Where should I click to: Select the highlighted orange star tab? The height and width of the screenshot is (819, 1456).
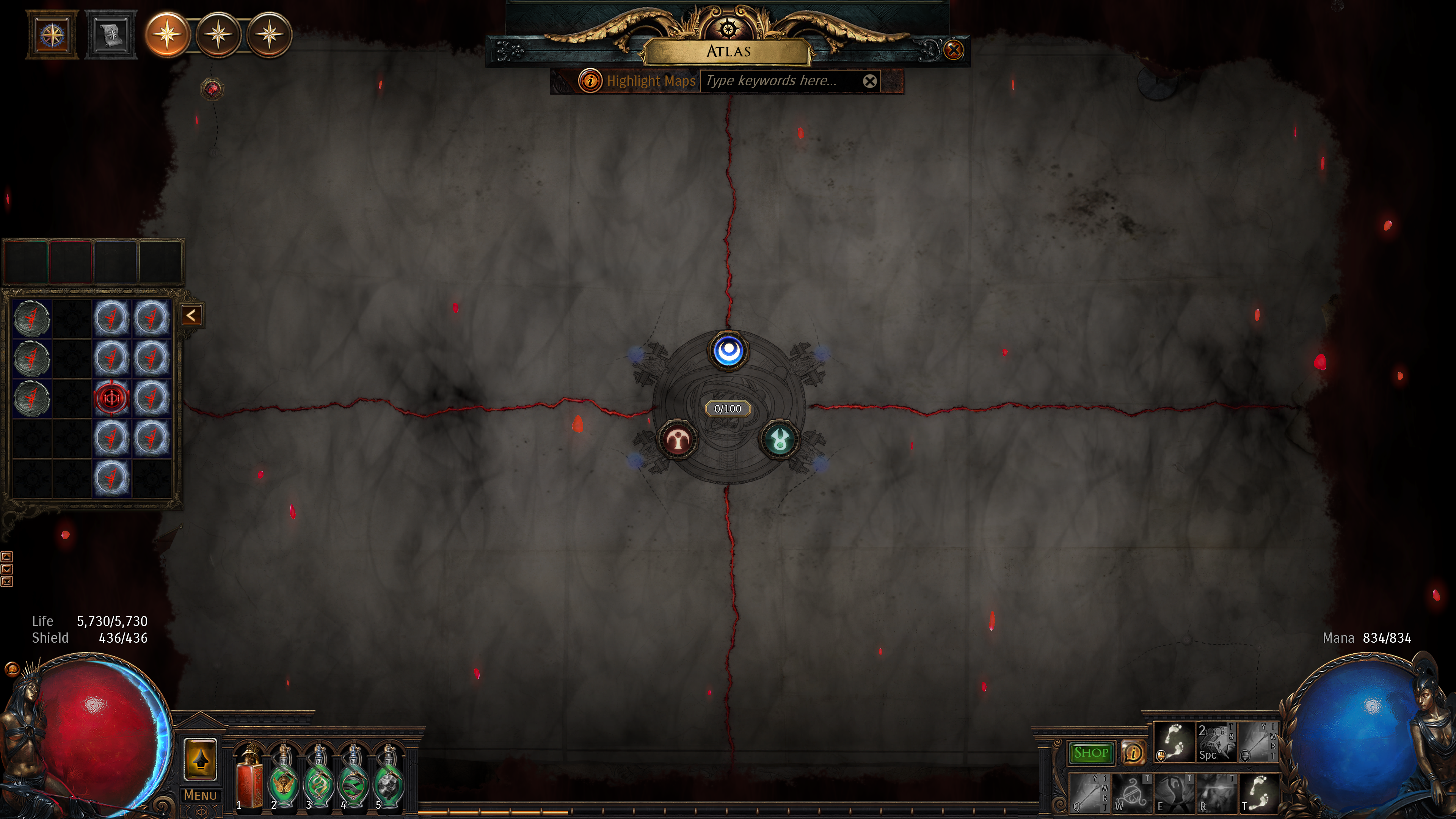(x=167, y=35)
